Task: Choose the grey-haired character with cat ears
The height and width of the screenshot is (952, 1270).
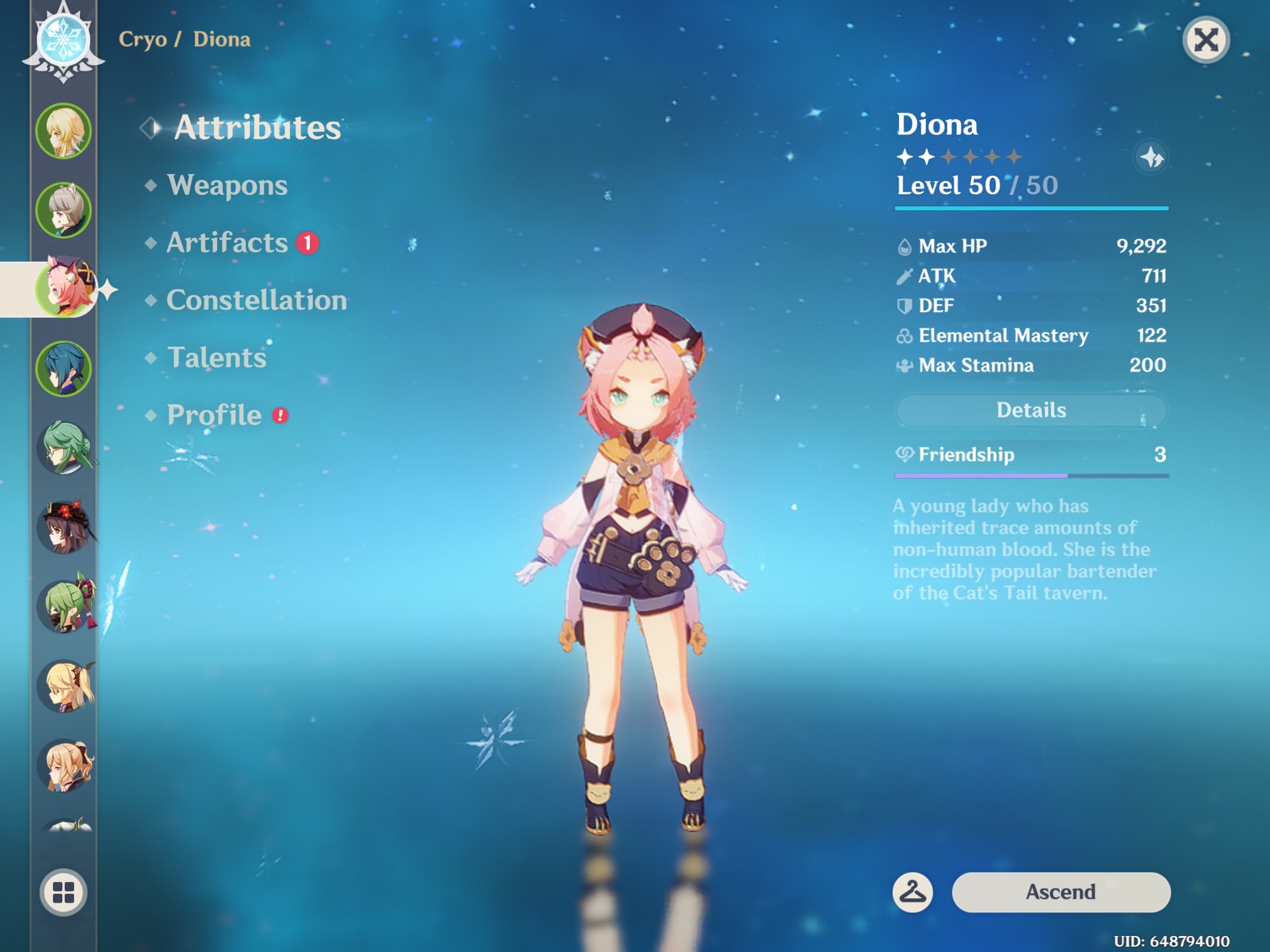Action: tap(63, 210)
